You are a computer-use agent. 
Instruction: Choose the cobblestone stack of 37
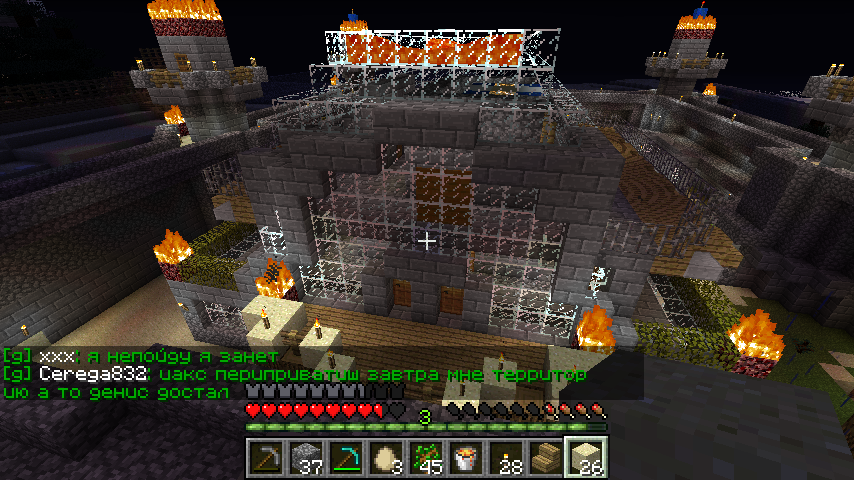pos(306,458)
